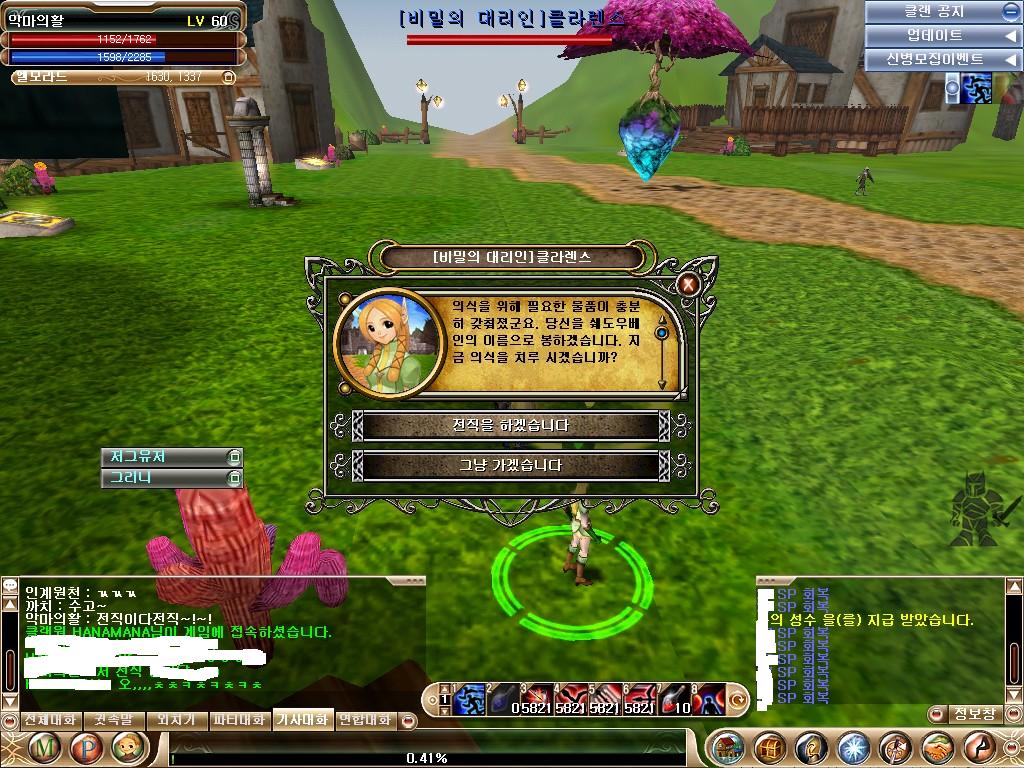Switch to the '외치기' shout chat tab

[176, 720]
